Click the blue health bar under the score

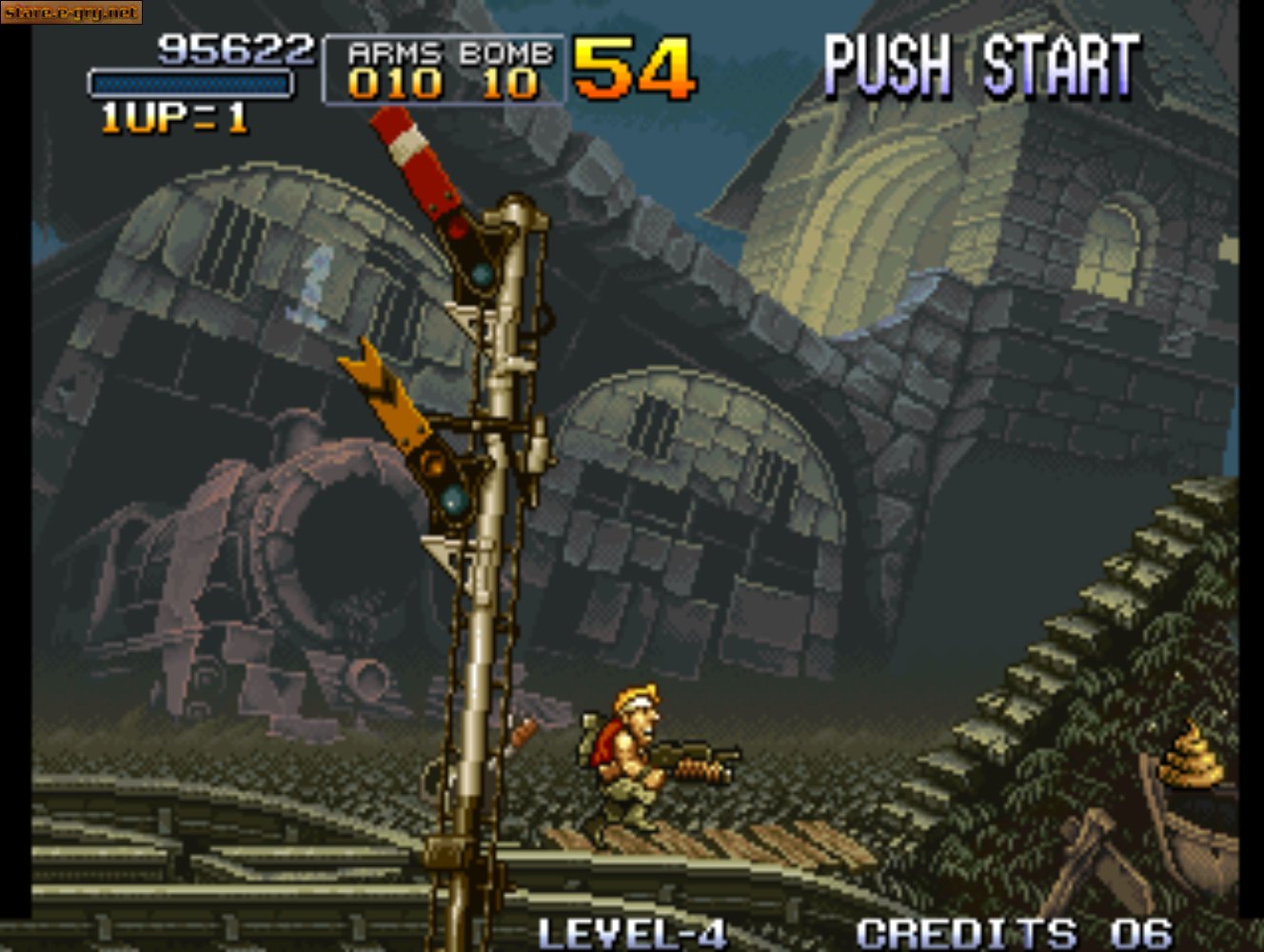click(190, 82)
